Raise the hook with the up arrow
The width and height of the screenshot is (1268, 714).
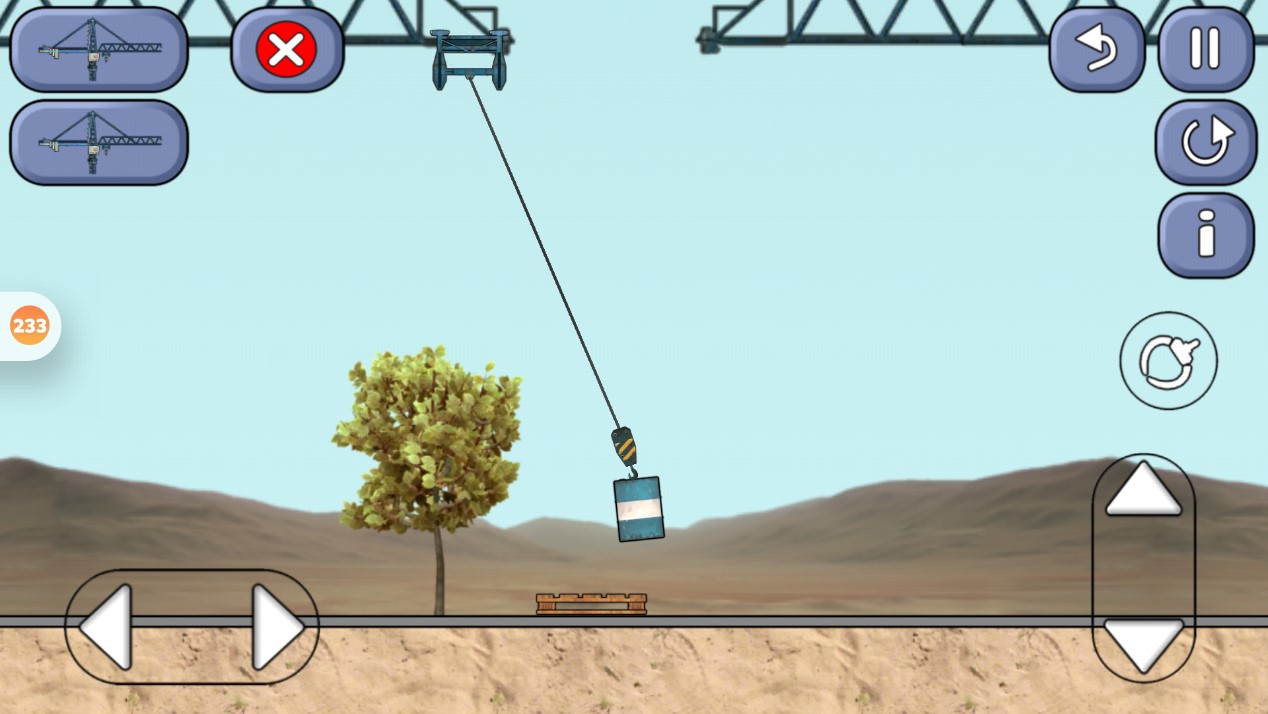(x=1143, y=491)
